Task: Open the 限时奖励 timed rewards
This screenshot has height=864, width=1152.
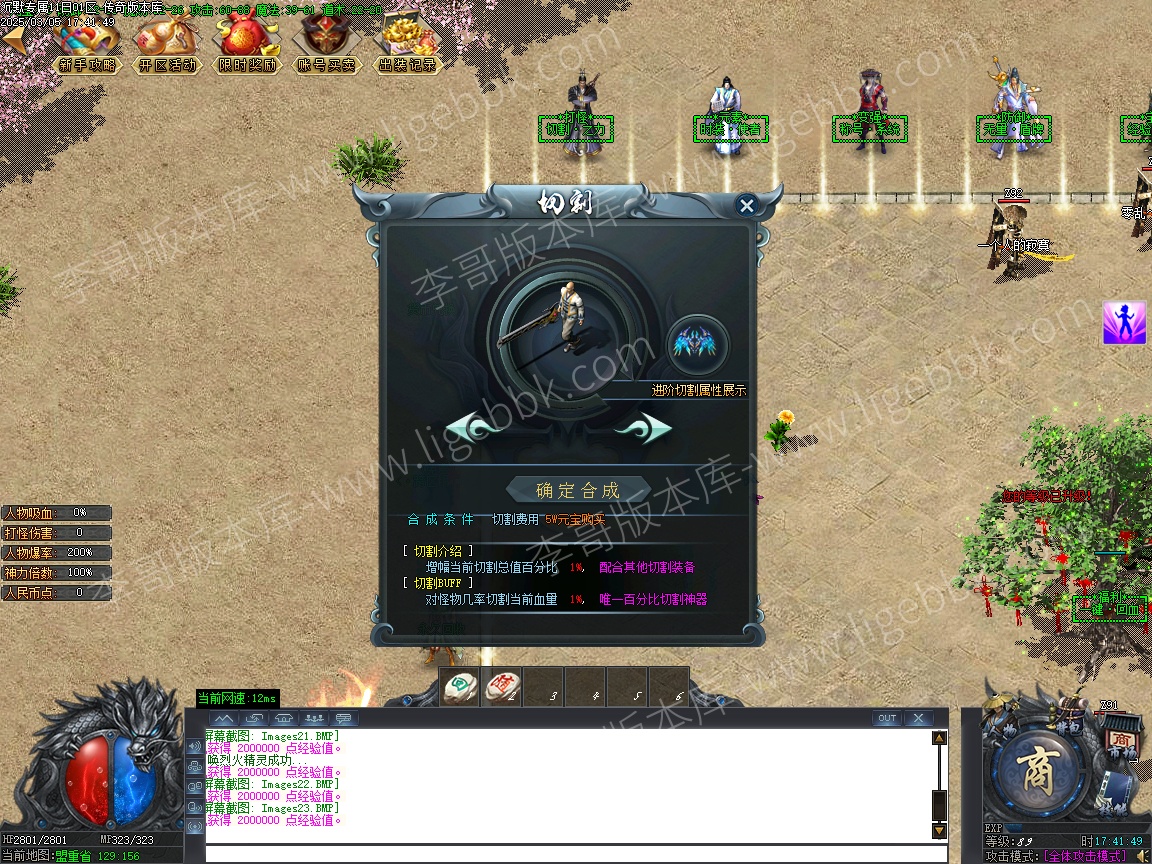Action: tap(246, 45)
